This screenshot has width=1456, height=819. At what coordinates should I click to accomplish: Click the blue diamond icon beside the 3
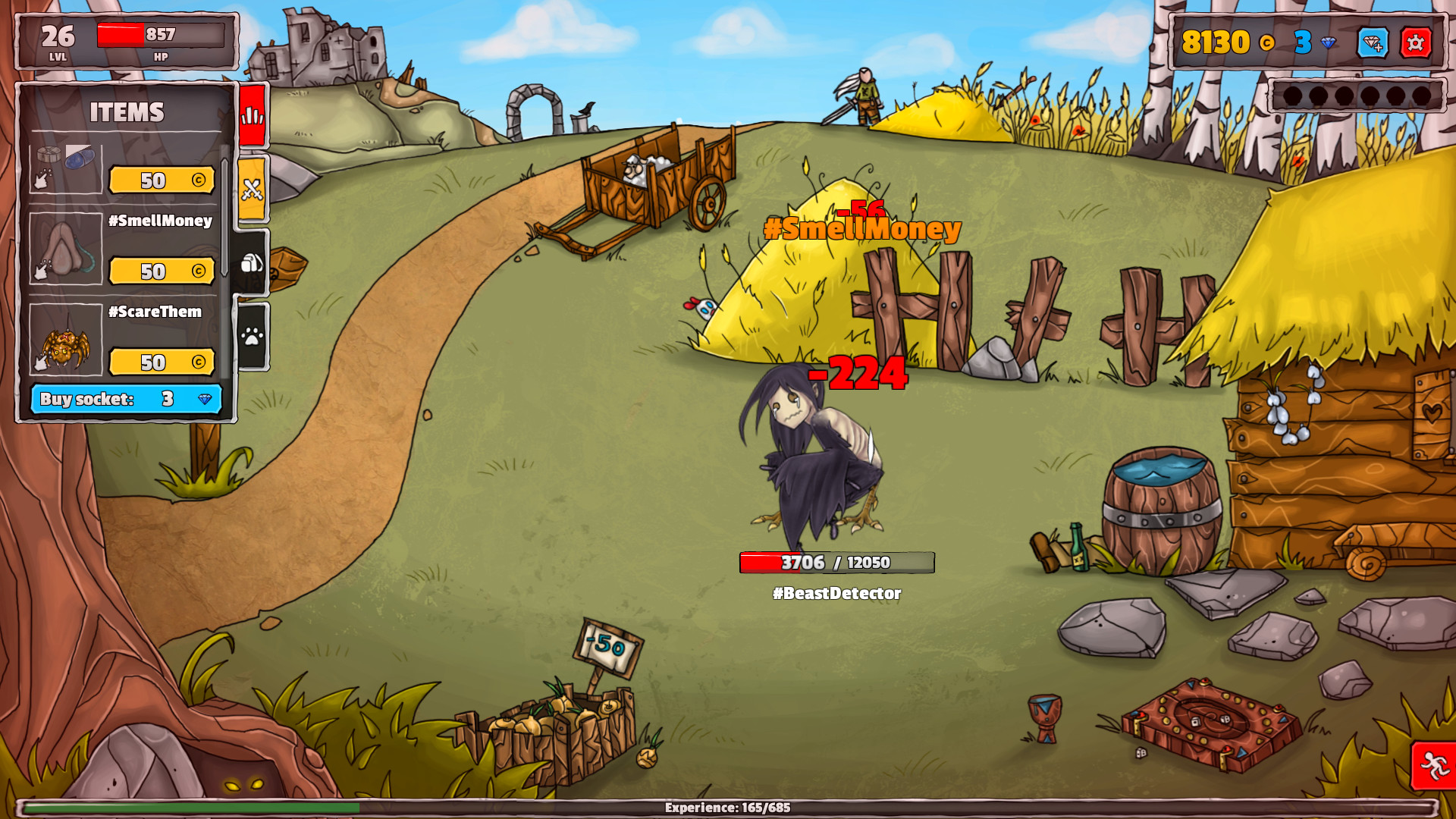coord(1326,44)
